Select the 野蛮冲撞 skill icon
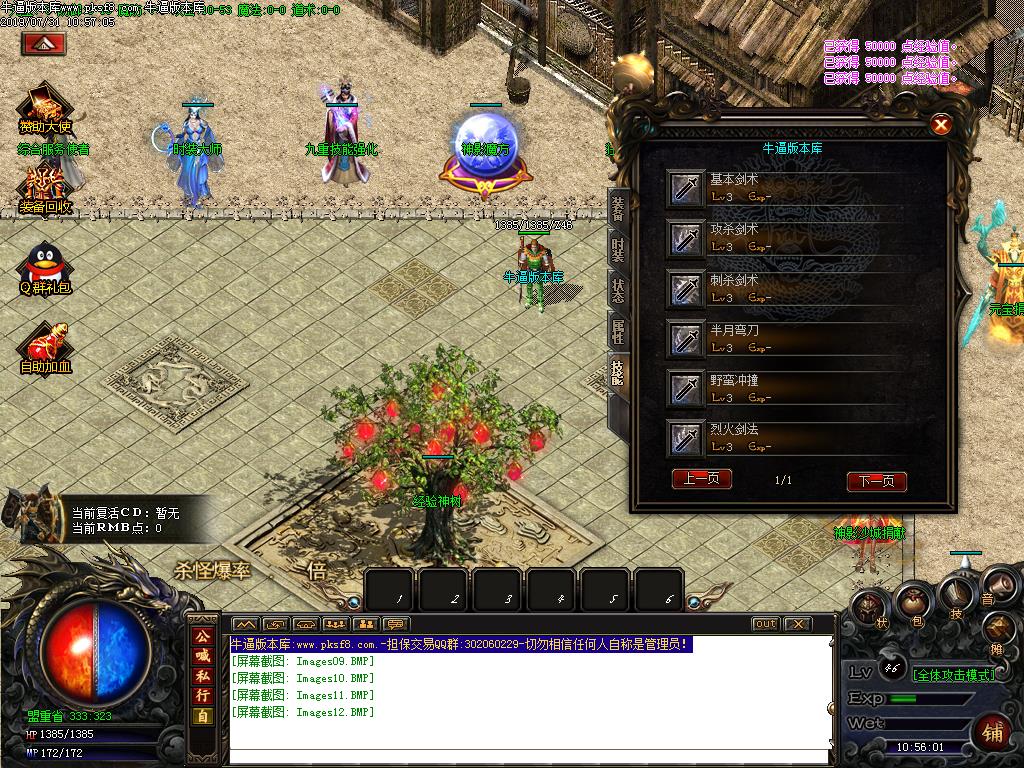The image size is (1024, 768). tap(686, 388)
